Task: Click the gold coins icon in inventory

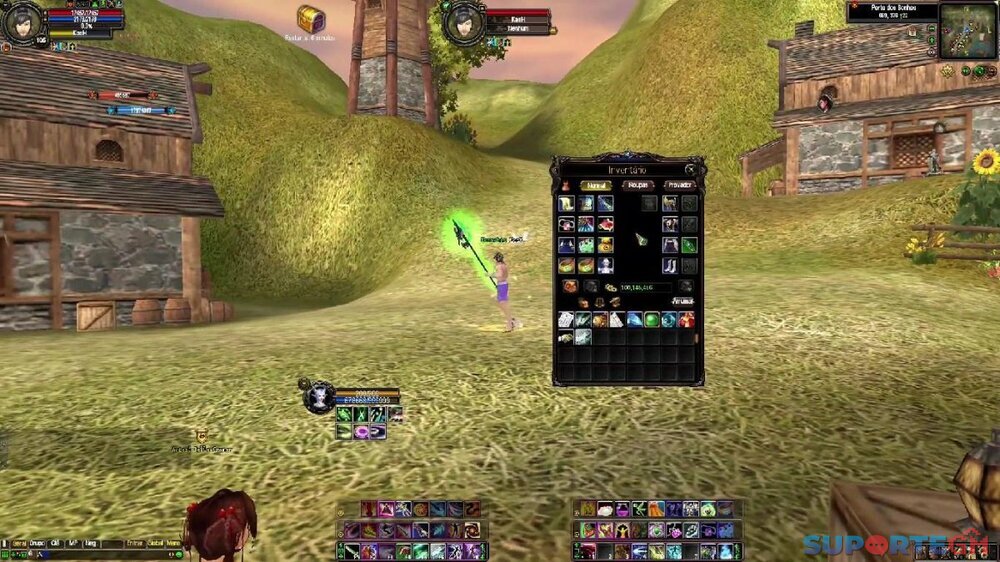Action: pyautogui.click(x=610, y=287)
